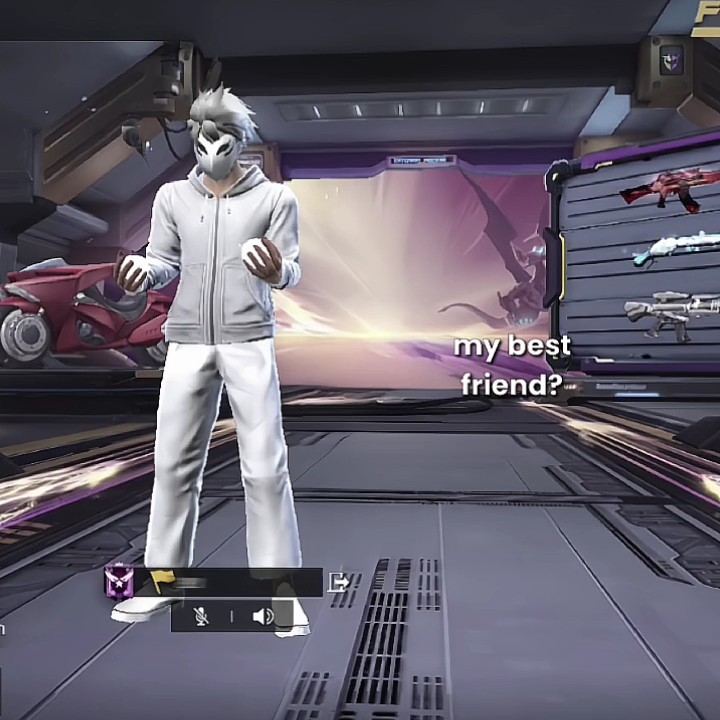Toggle the speaker sound icon
This screenshot has width=720, height=720.
point(263,616)
